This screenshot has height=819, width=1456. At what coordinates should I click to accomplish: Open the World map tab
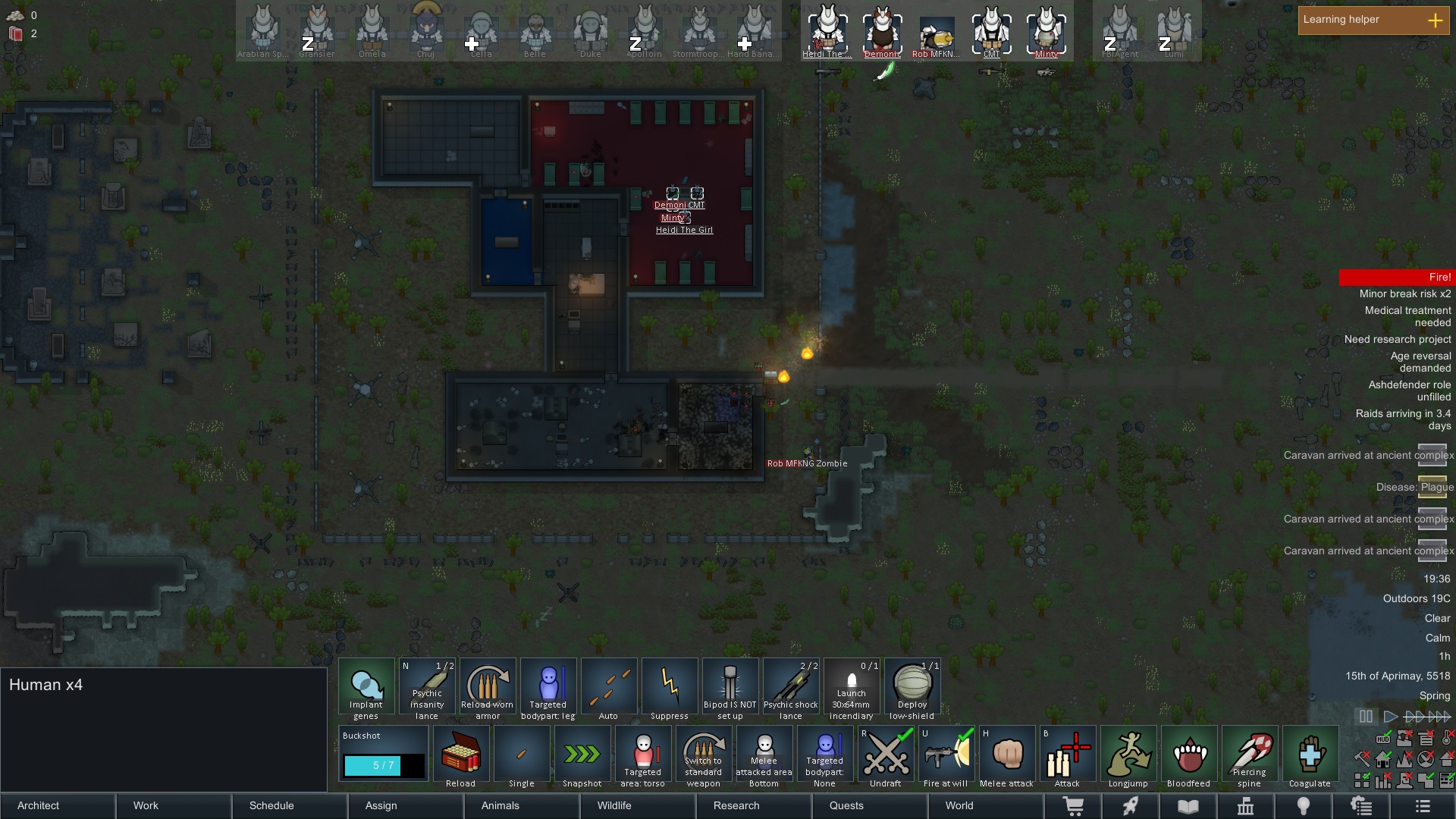[986, 805]
